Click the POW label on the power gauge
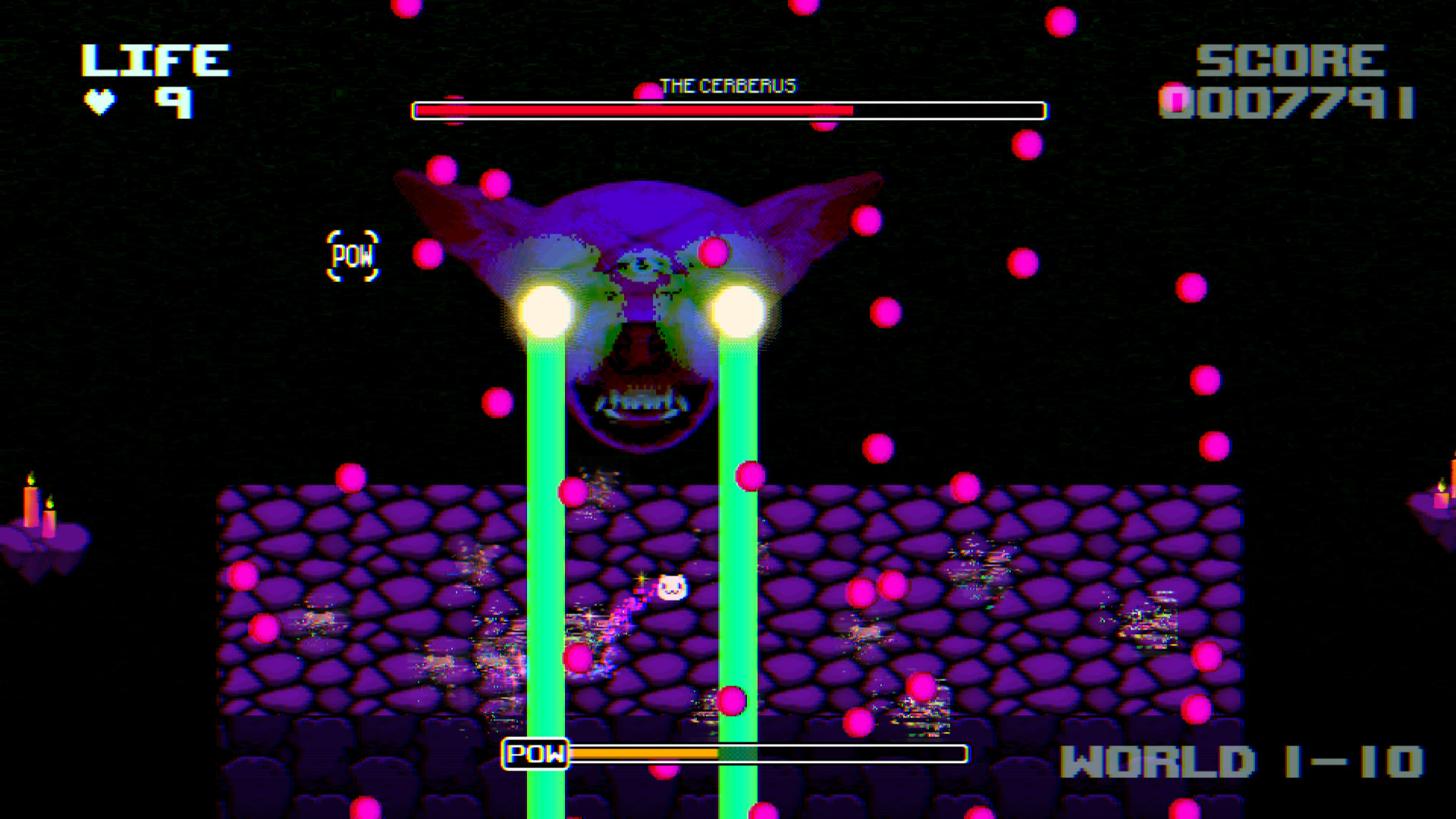This screenshot has width=1456, height=819. [535, 754]
